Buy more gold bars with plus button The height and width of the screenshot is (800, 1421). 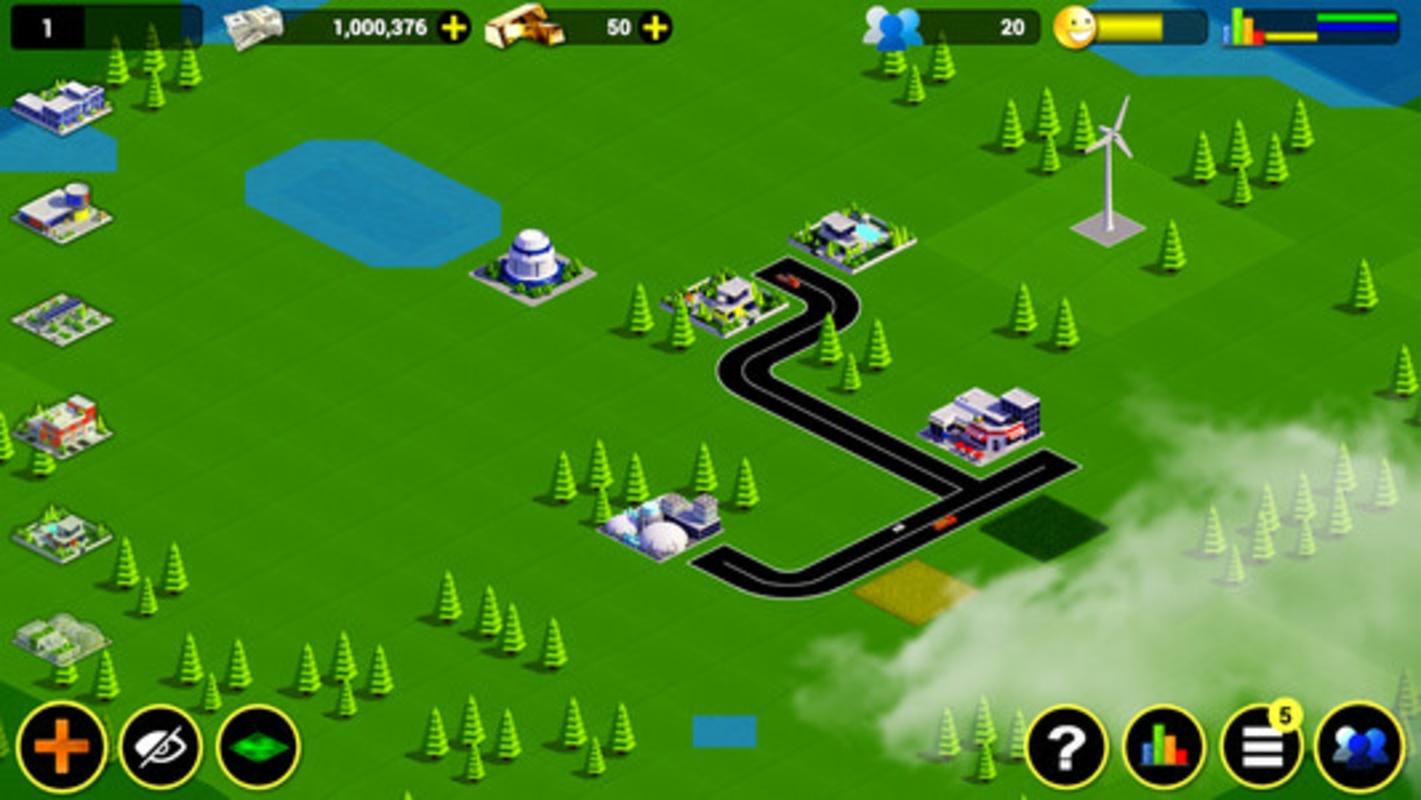655,28
